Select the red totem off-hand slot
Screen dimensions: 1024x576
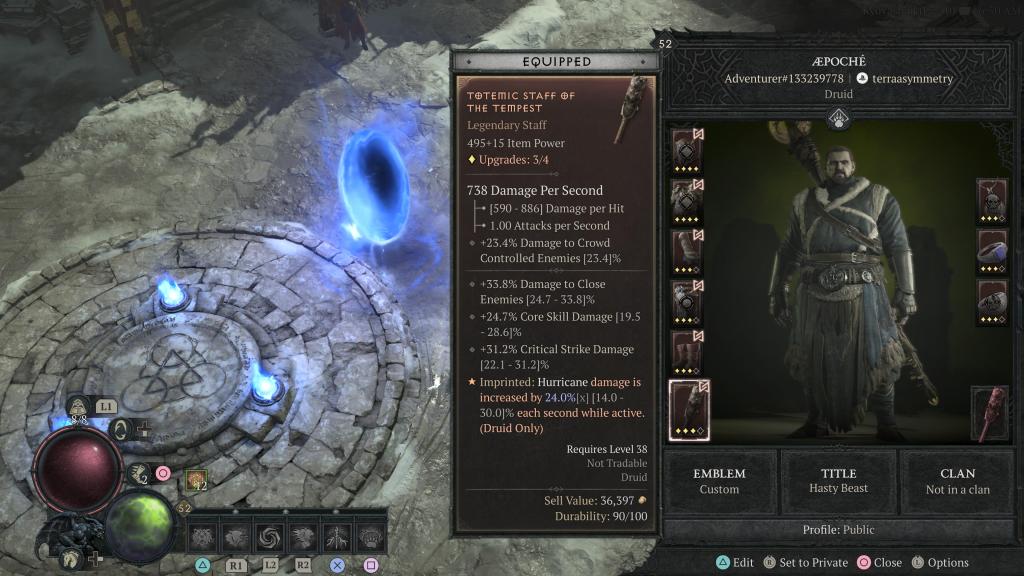coord(990,414)
